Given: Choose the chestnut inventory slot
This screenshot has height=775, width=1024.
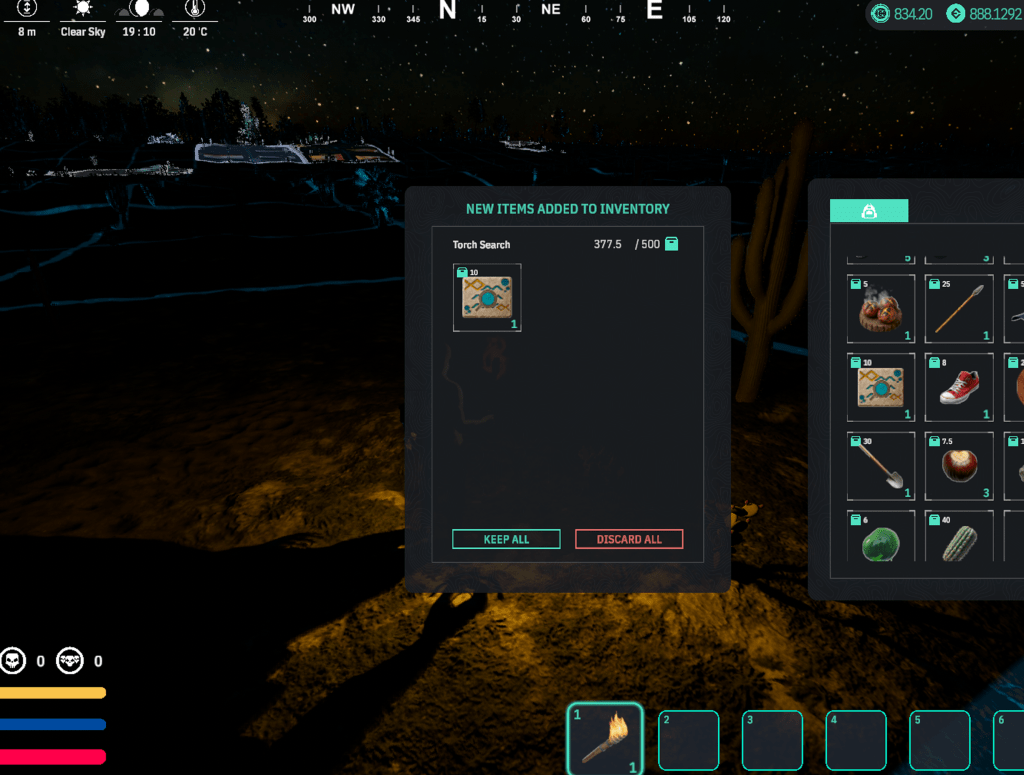Looking at the screenshot, I should [x=959, y=466].
